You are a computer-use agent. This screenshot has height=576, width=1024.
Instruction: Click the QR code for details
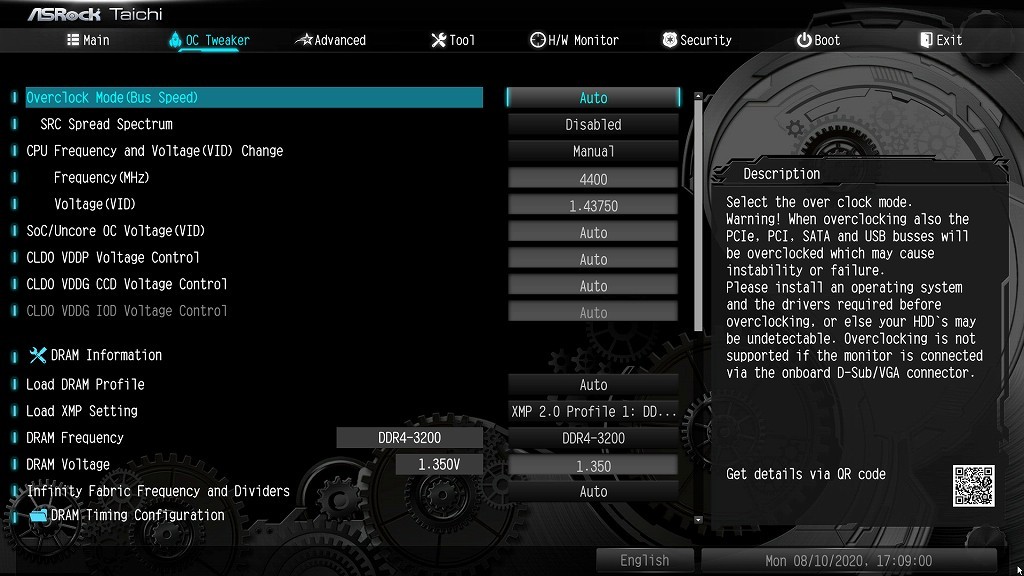coord(973,486)
